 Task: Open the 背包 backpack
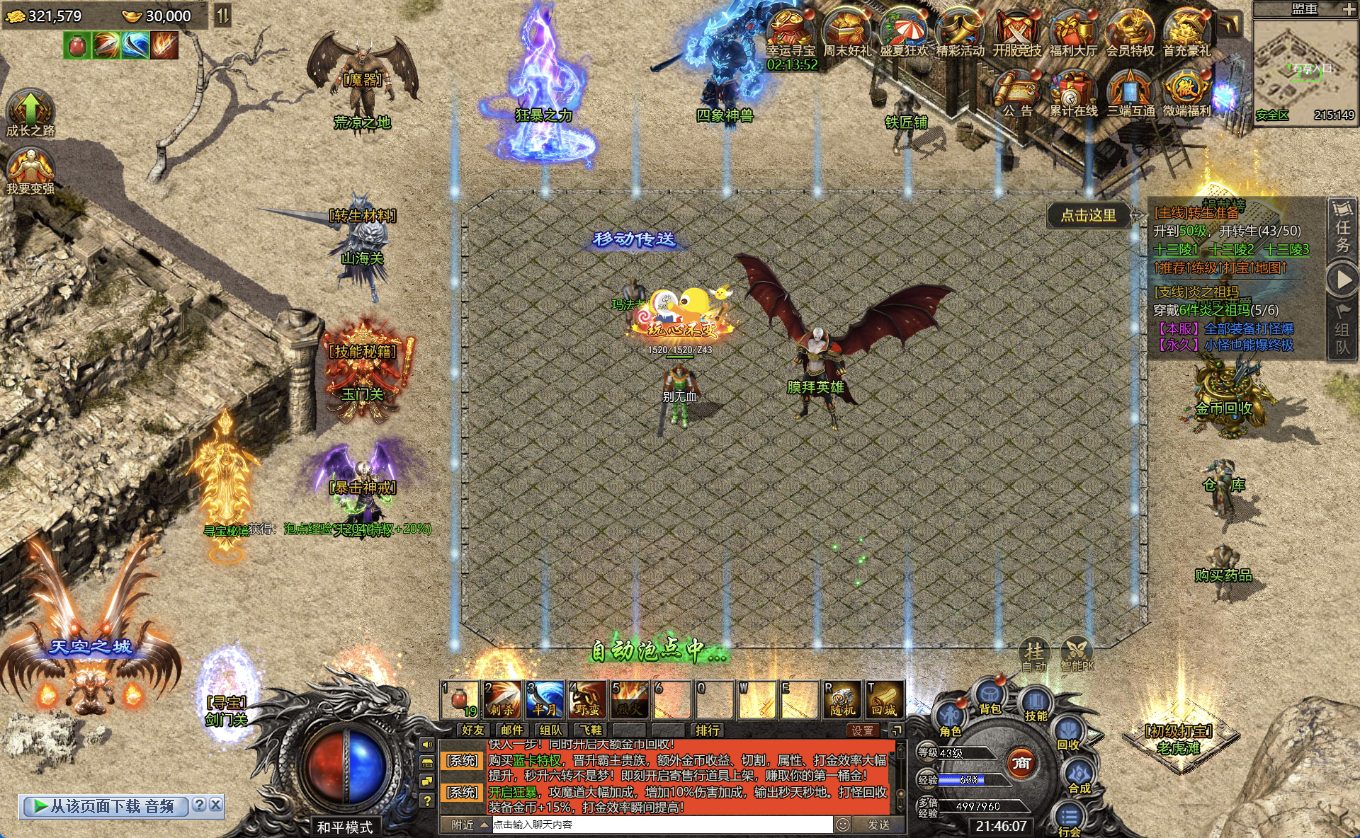coord(990,697)
